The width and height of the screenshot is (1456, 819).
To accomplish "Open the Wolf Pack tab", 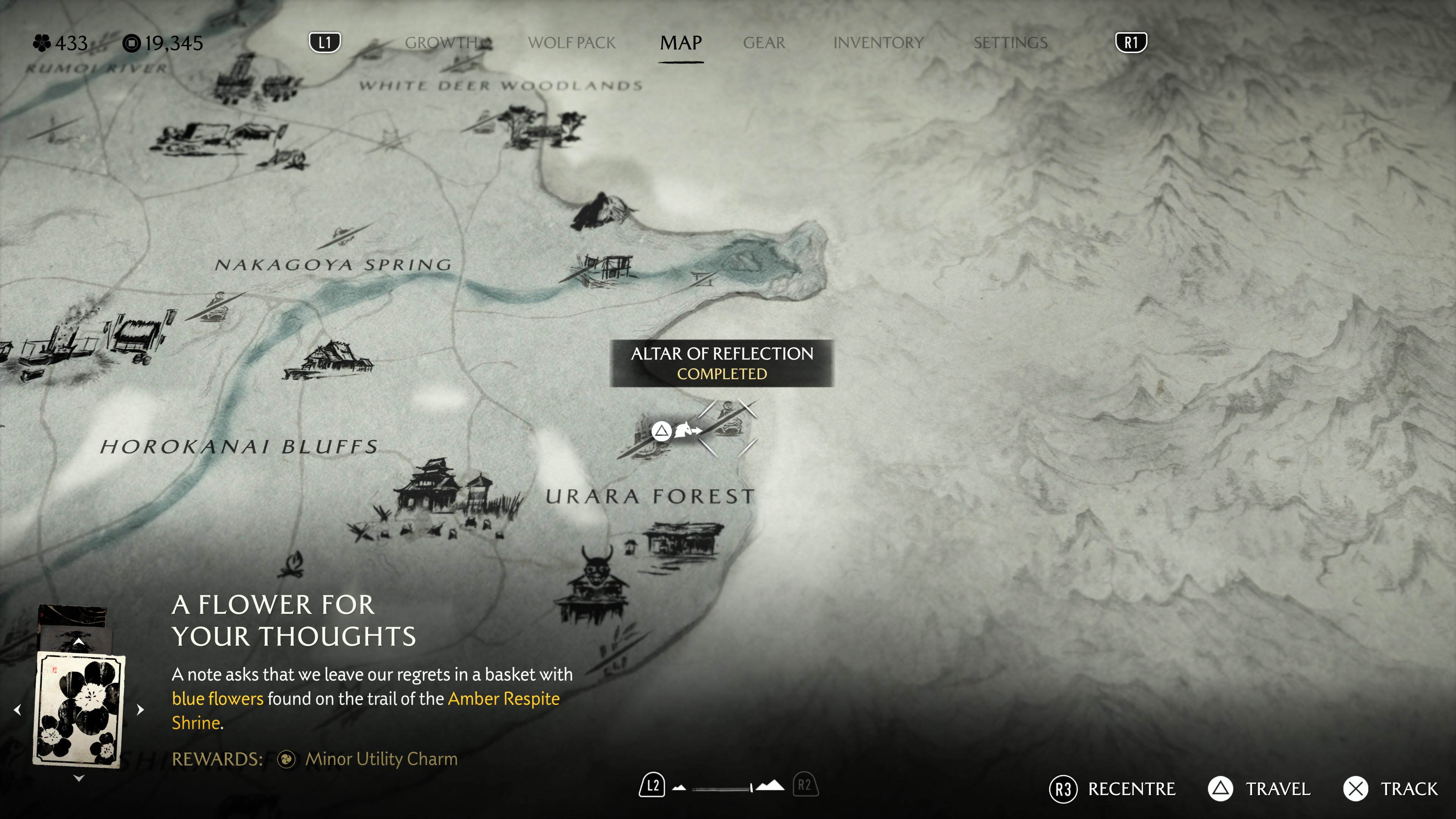I will 571,43.
